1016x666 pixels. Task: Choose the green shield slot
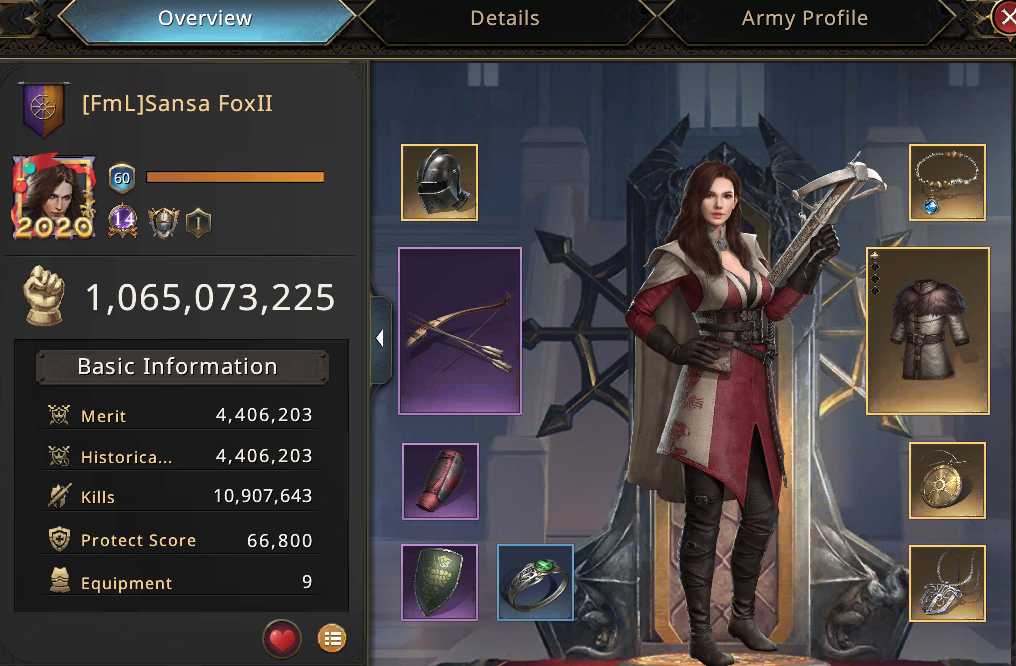(440, 582)
